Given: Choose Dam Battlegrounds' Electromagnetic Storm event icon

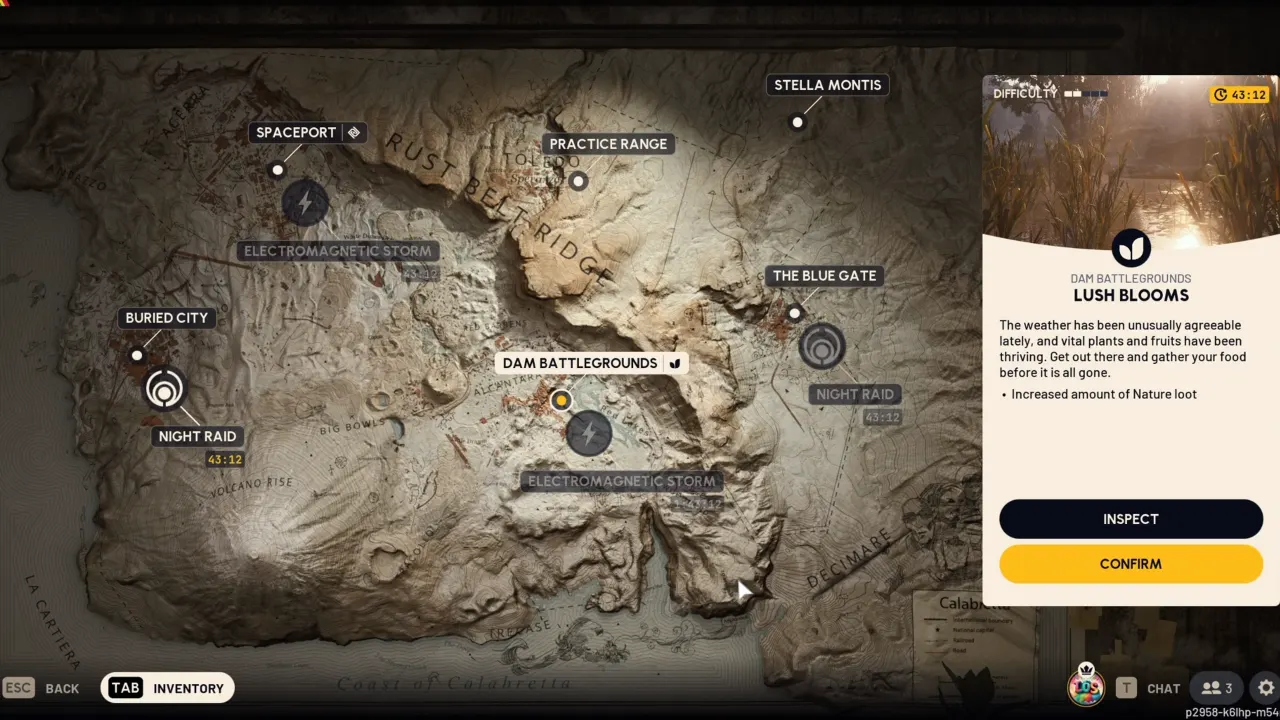Looking at the screenshot, I should pyautogui.click(x=589, y=434).
